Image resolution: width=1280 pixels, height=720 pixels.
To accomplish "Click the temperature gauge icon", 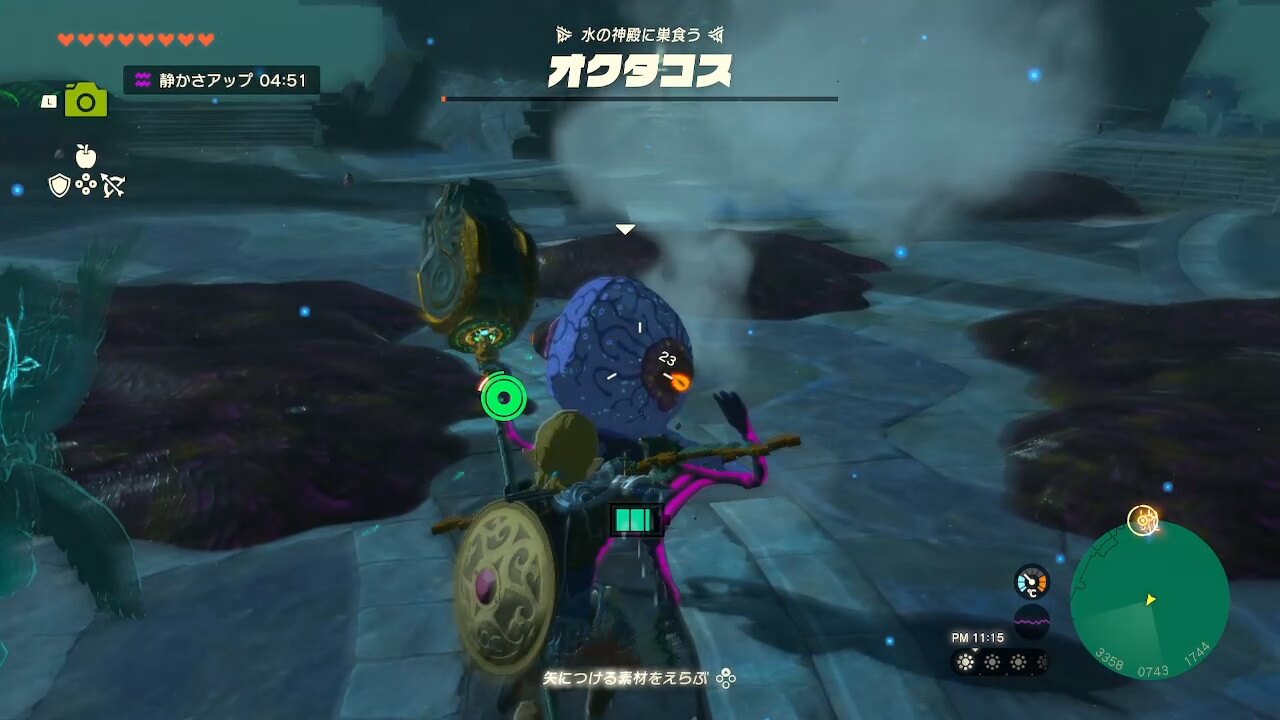I will [1031, 582].
